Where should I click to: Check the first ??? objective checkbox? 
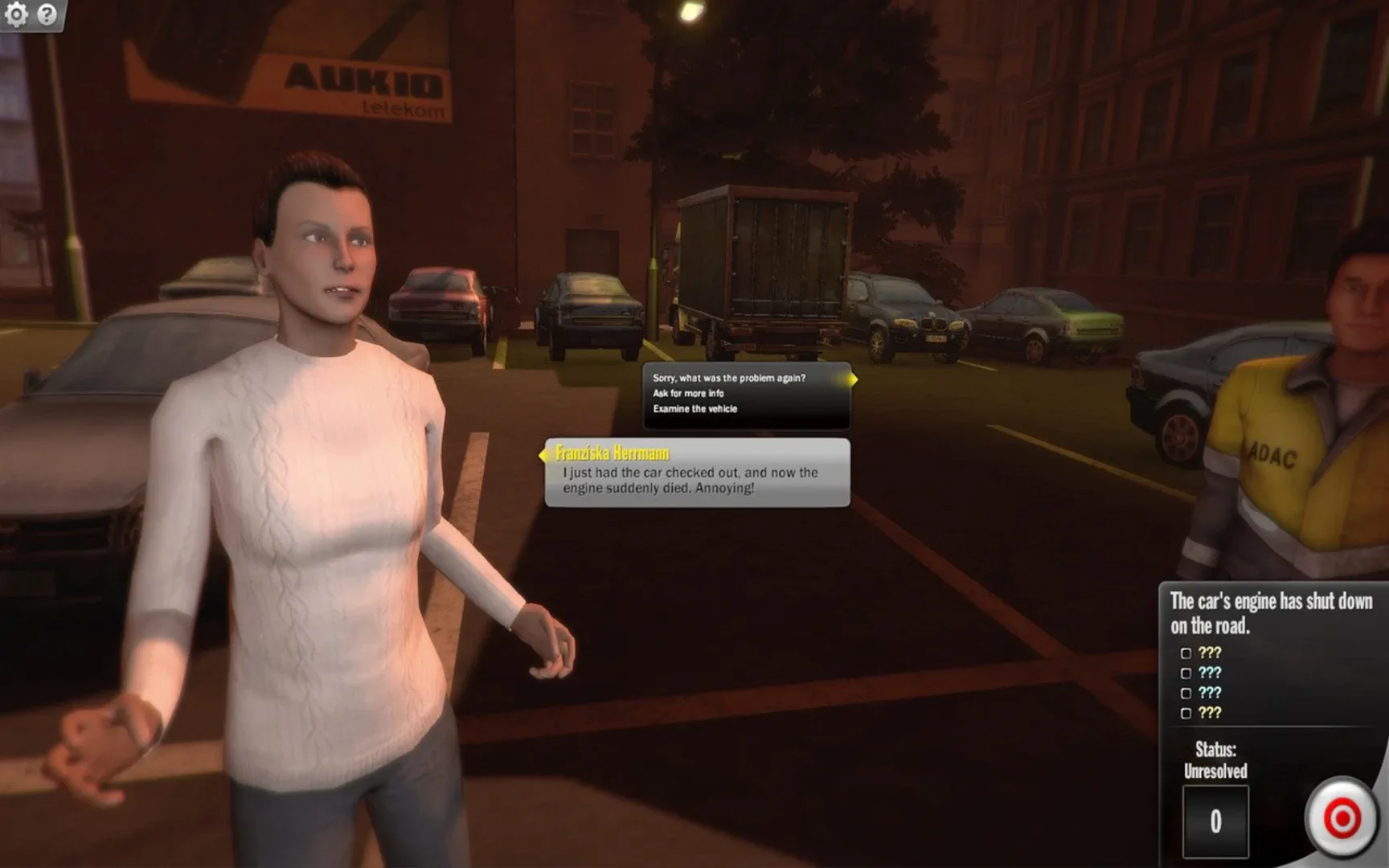click(1186, 653)
